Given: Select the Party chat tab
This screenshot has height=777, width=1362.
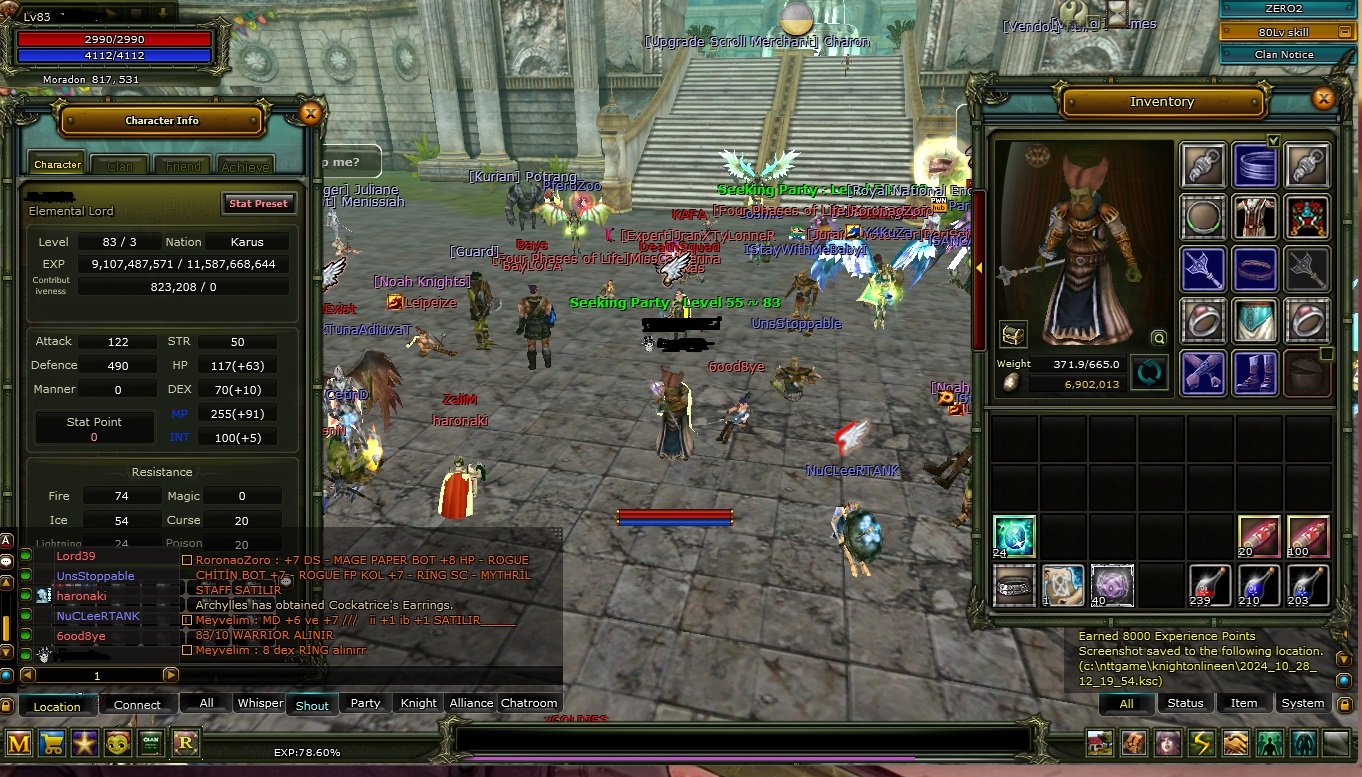Looking at the screenshot, I should click(365, 704).
